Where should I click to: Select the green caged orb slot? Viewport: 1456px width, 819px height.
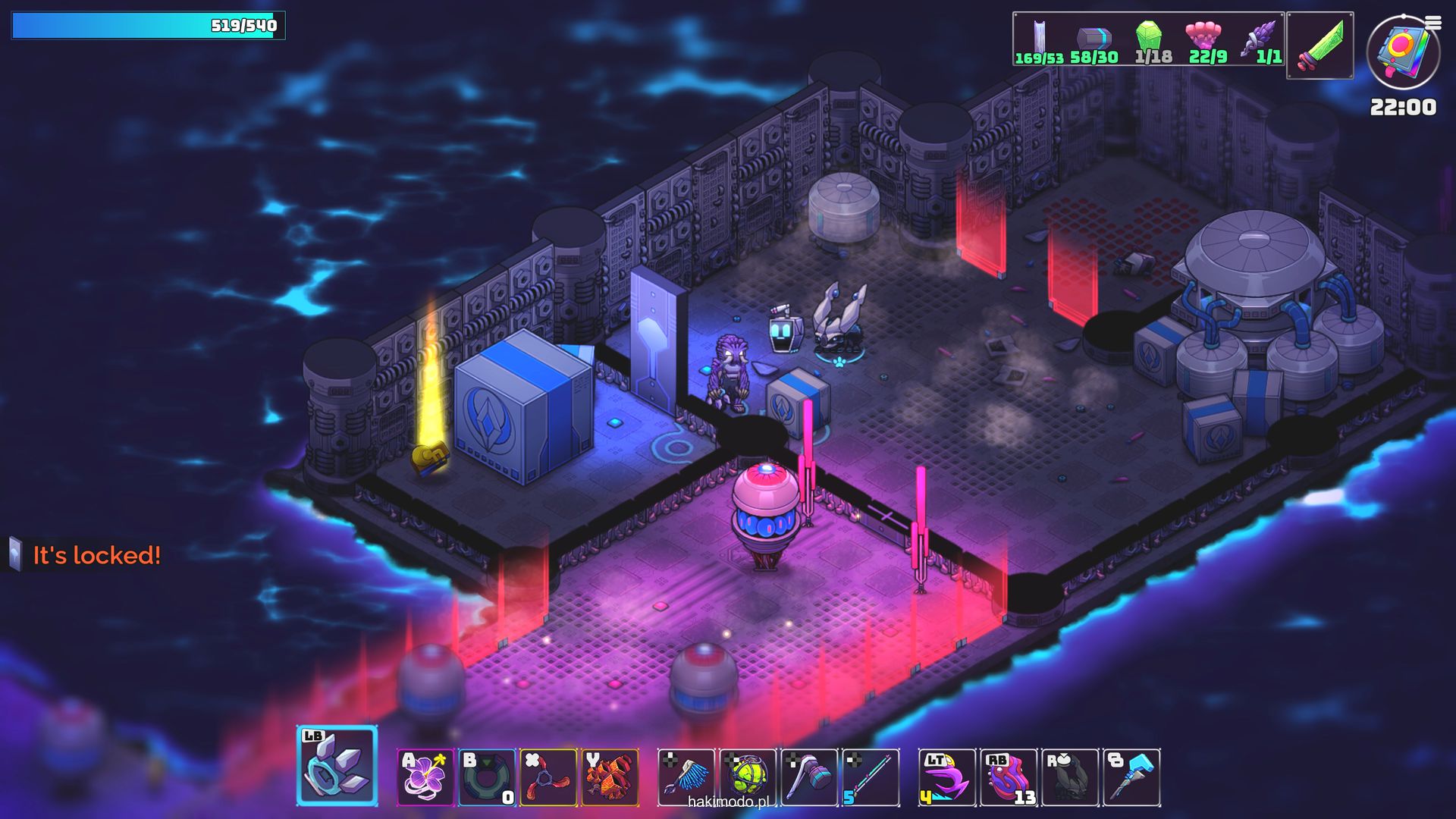[x=748, y=777]
